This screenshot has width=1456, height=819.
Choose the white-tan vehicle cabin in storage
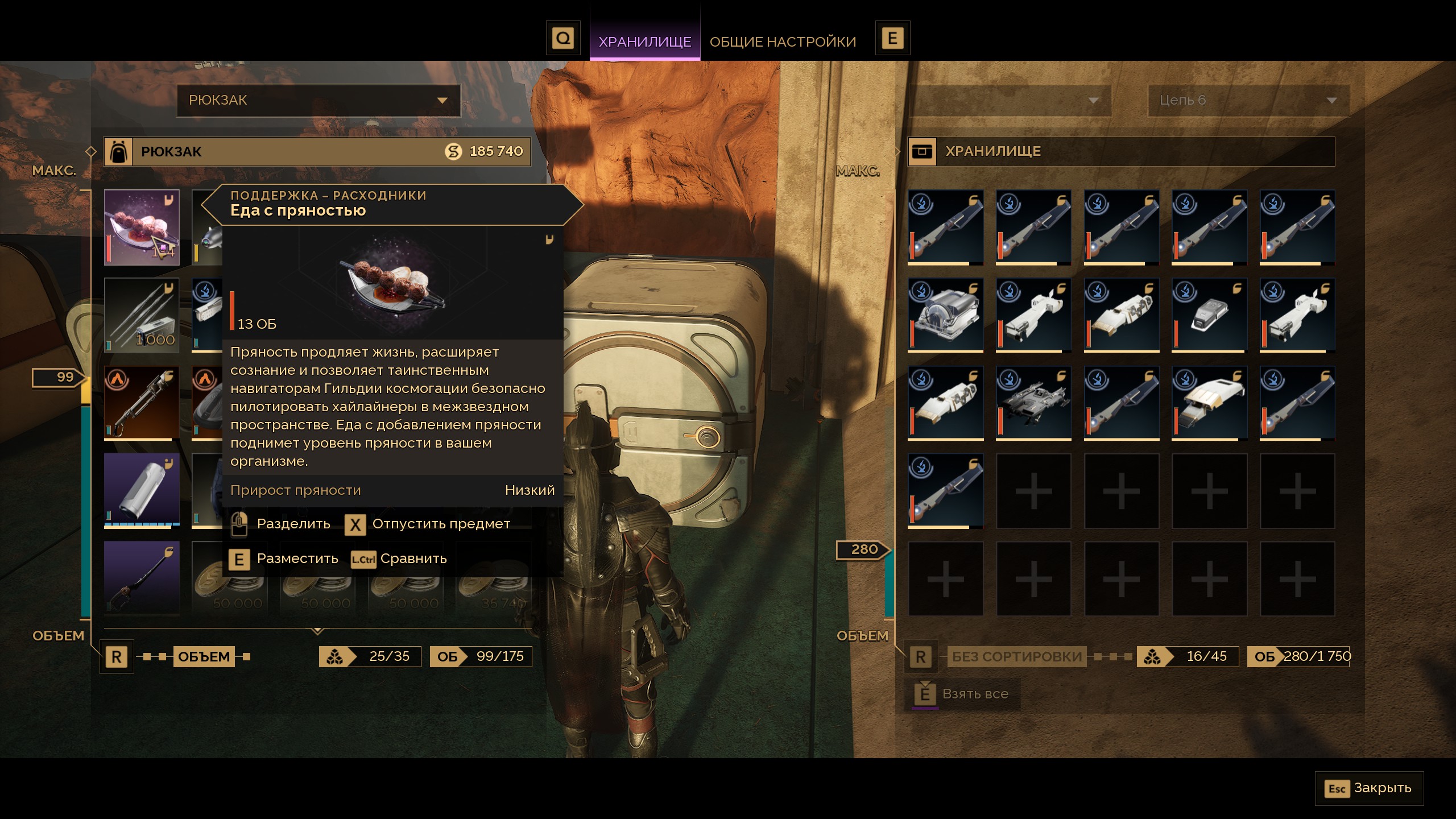point(1209,403)
